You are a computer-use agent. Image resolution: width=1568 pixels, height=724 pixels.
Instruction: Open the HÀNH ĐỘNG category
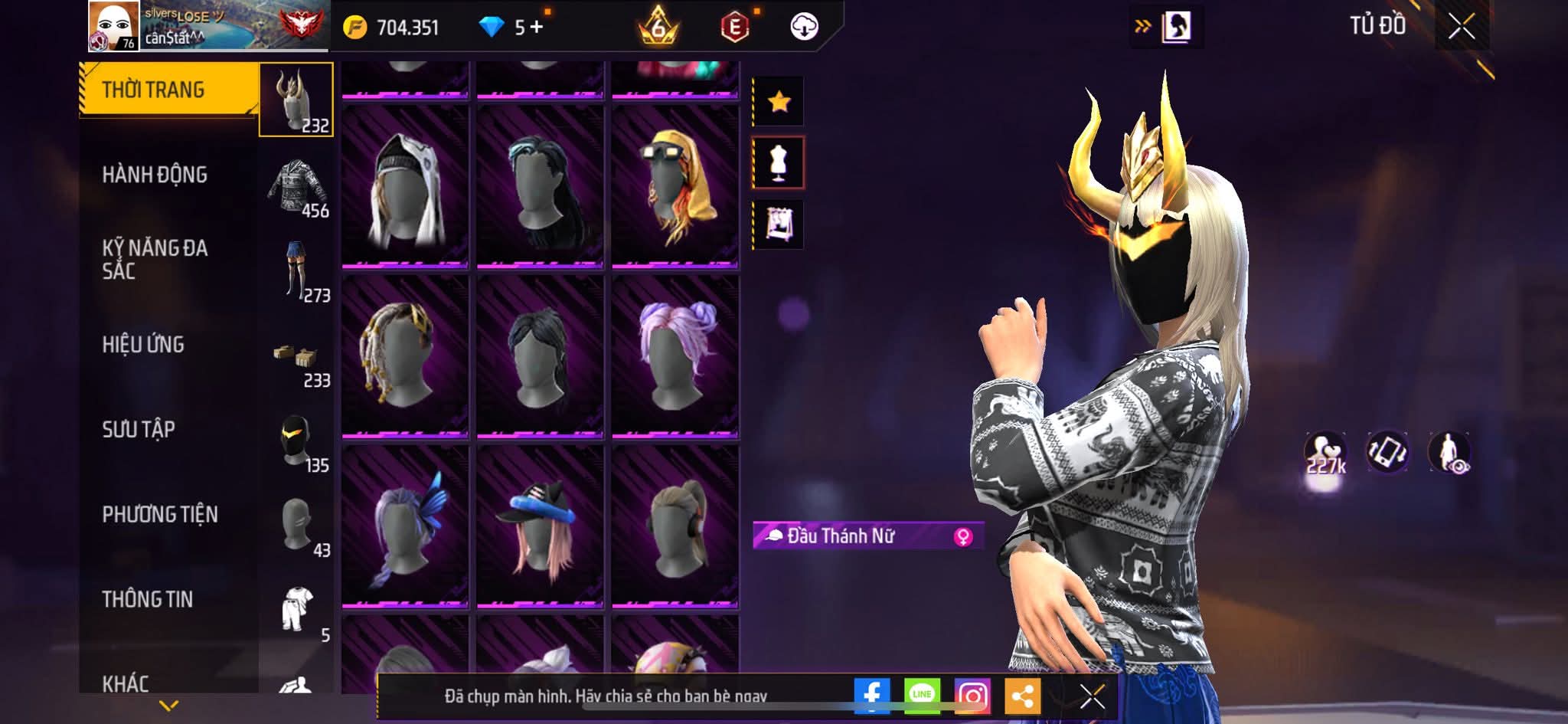click(155, 175)
